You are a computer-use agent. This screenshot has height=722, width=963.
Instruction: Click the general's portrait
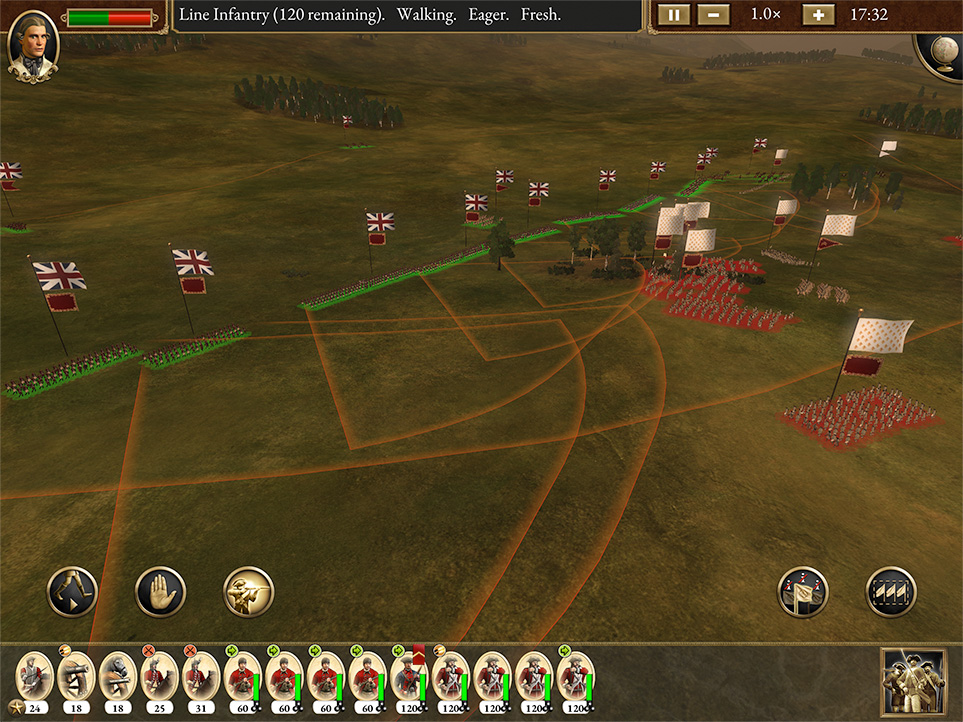33,45
